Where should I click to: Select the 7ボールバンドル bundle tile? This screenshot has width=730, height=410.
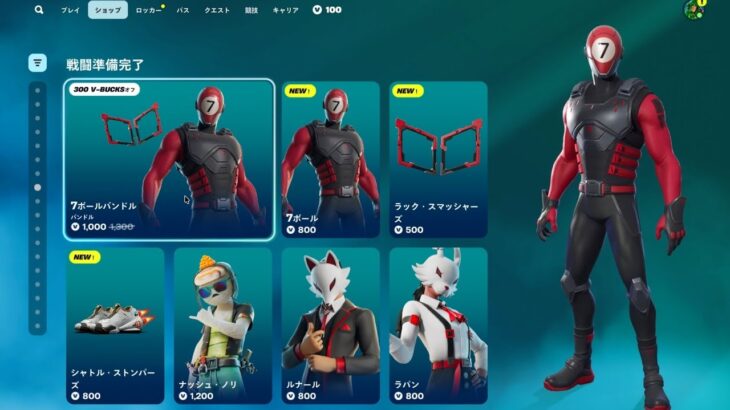click(x=169, y=159)
